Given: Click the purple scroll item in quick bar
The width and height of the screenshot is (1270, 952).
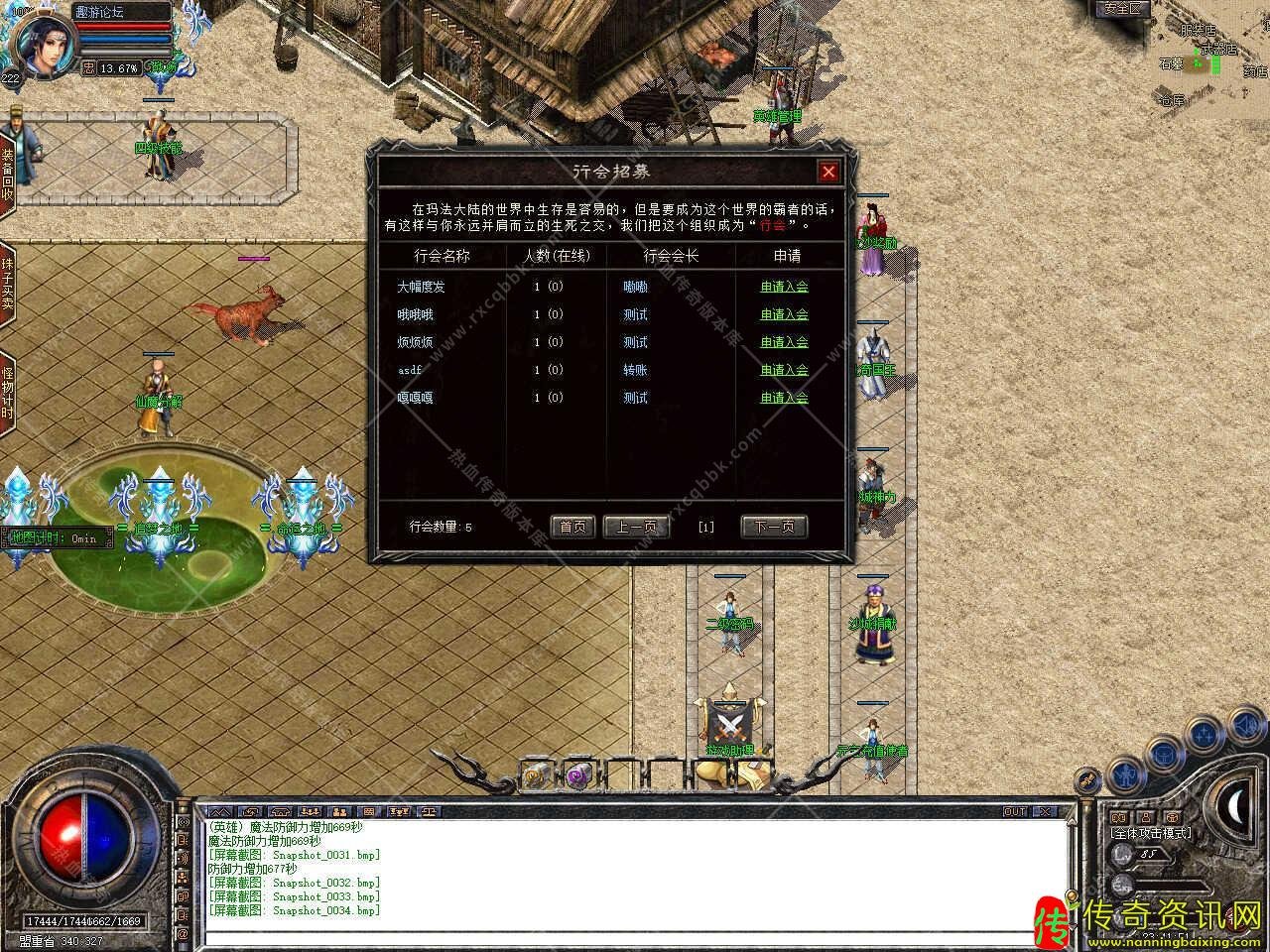Looking at the screenshot, I should click(576, 773).
